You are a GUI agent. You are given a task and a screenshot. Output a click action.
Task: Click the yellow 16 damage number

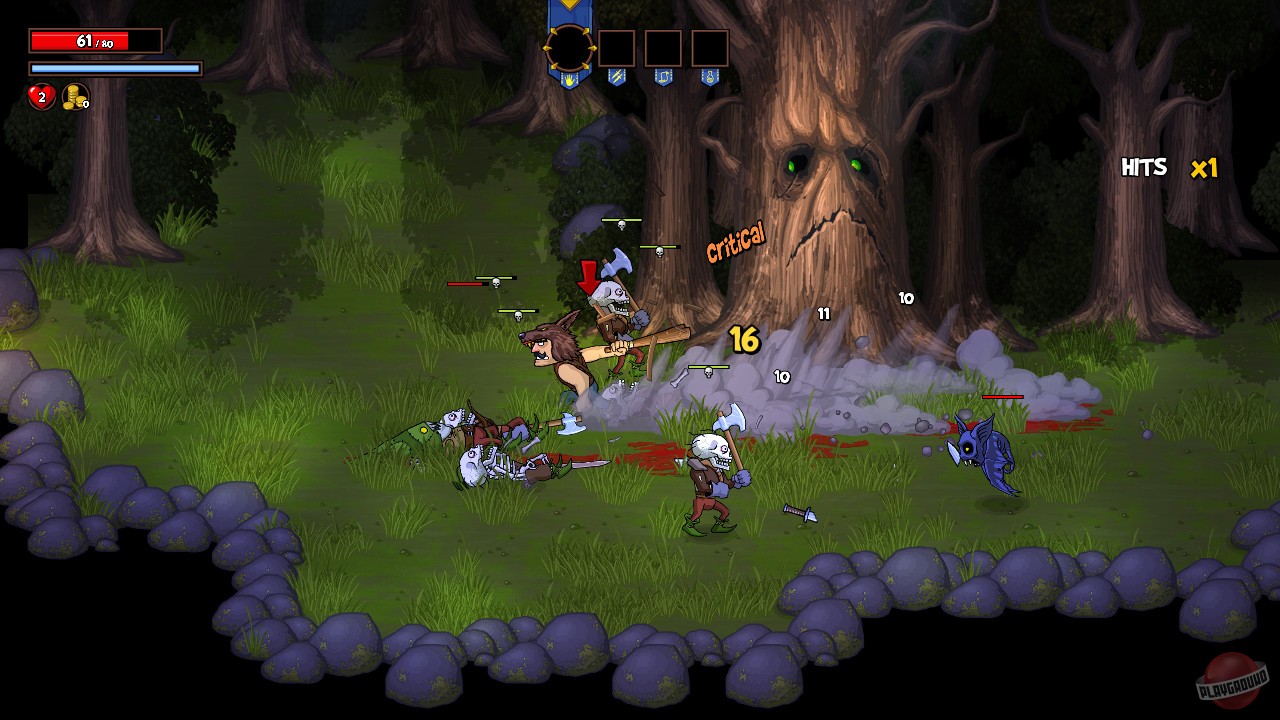point(744,340)
